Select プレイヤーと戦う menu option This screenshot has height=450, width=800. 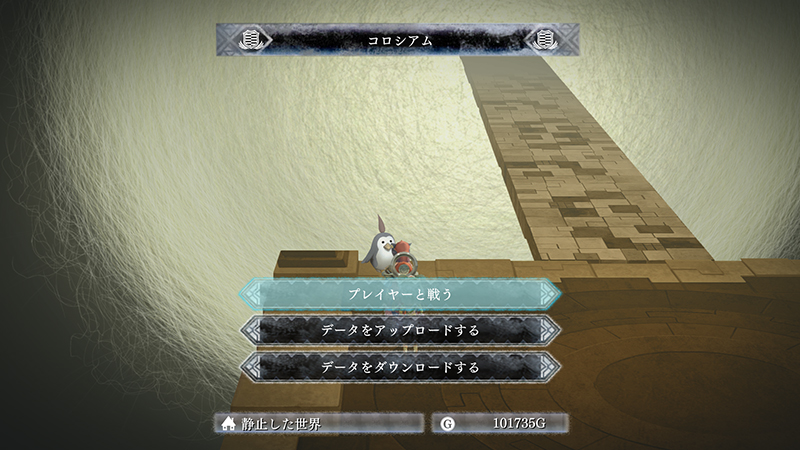pos(400,294)
